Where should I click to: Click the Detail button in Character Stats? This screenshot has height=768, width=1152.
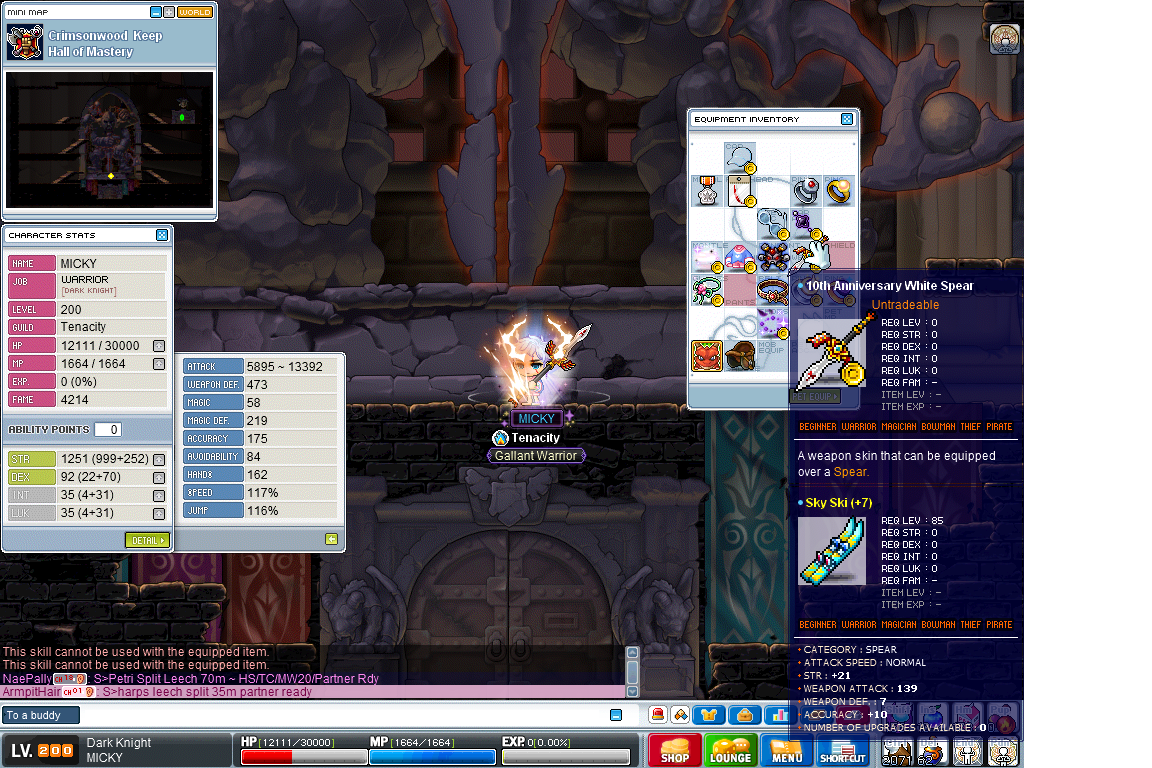coord(147,540)
